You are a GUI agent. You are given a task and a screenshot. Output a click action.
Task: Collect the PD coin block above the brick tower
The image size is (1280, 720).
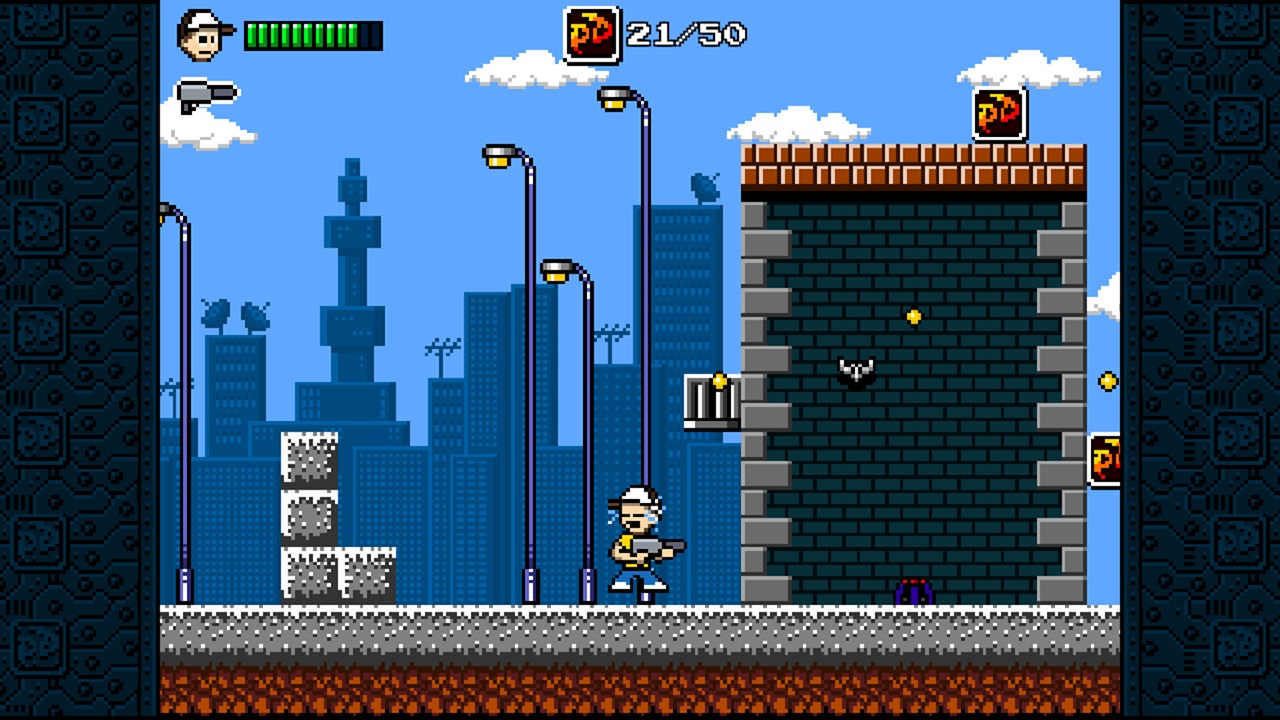[x=1000, y=113]
